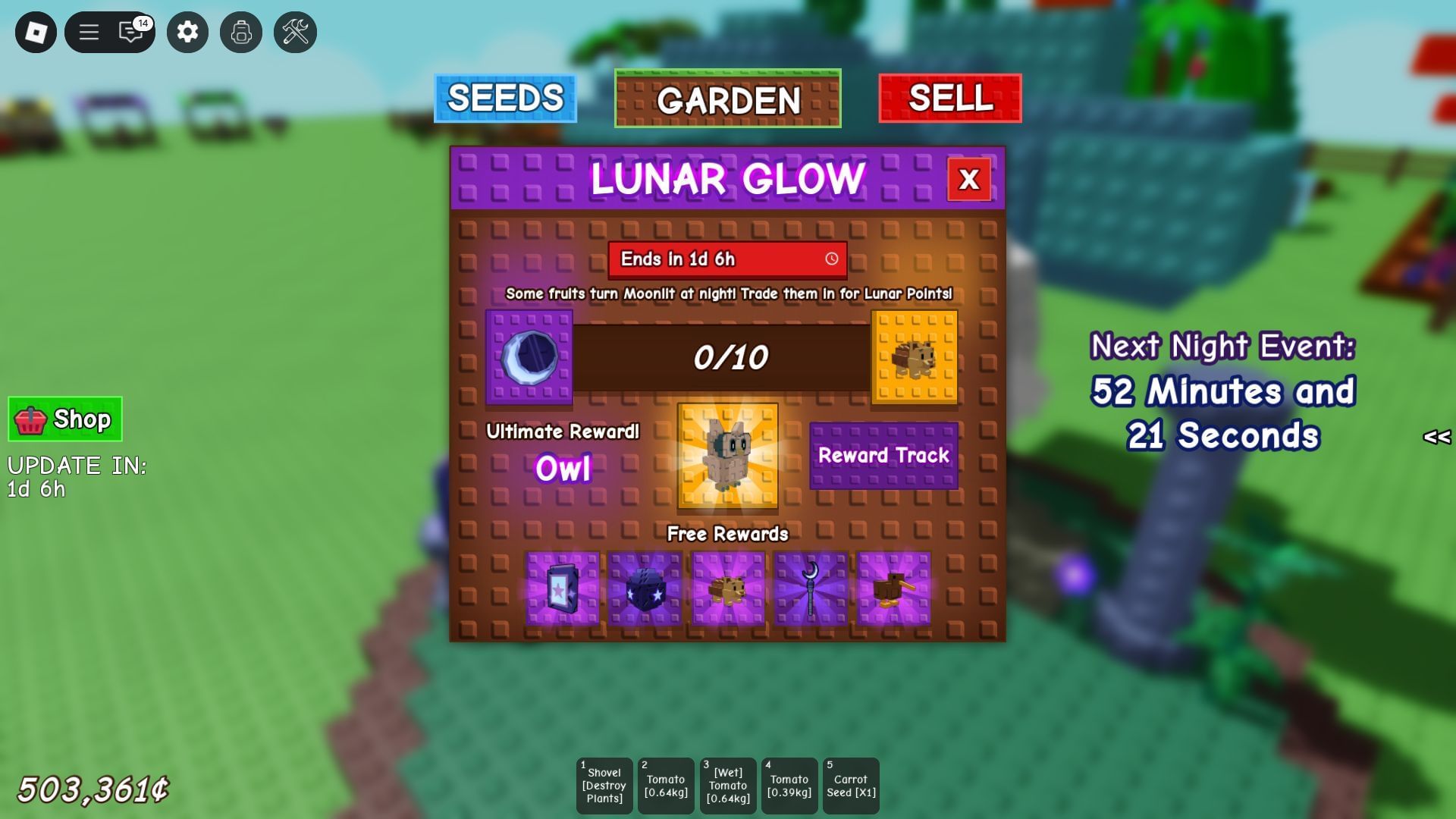Claim the starry helmet free reward
This screenshot has width=1456, height=819.
[x=644, y=588]
